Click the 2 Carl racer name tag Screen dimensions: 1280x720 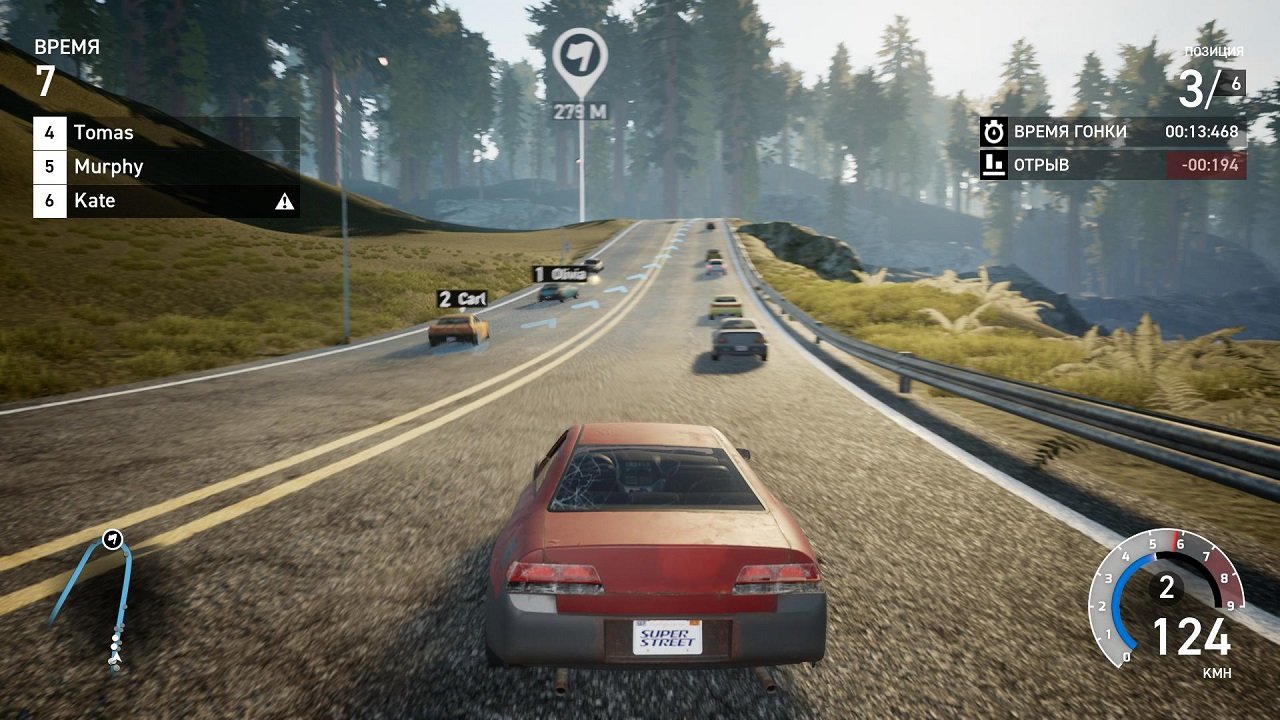(460, 297)
